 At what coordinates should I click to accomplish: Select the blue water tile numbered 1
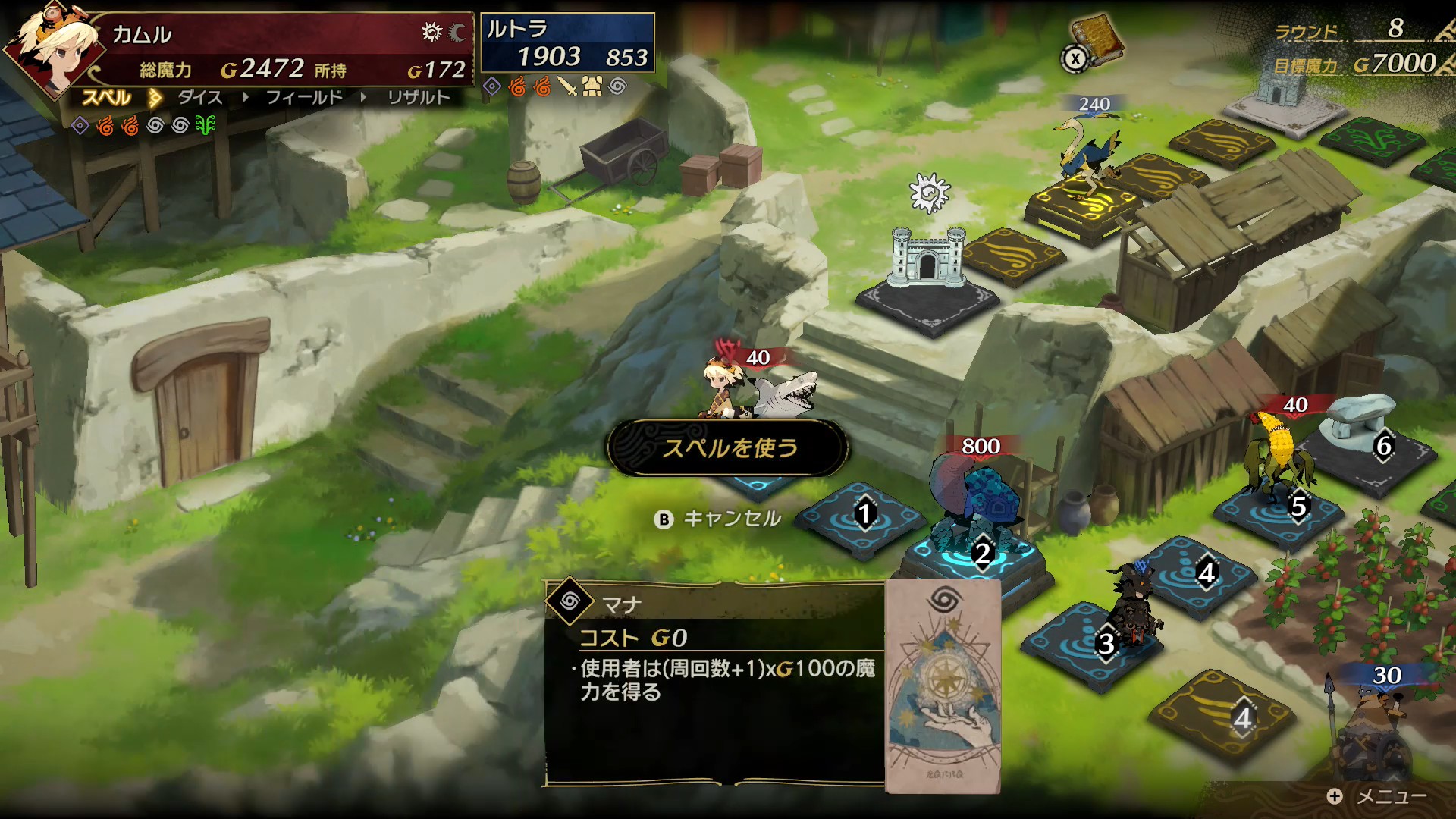click(x=864, y=516)
